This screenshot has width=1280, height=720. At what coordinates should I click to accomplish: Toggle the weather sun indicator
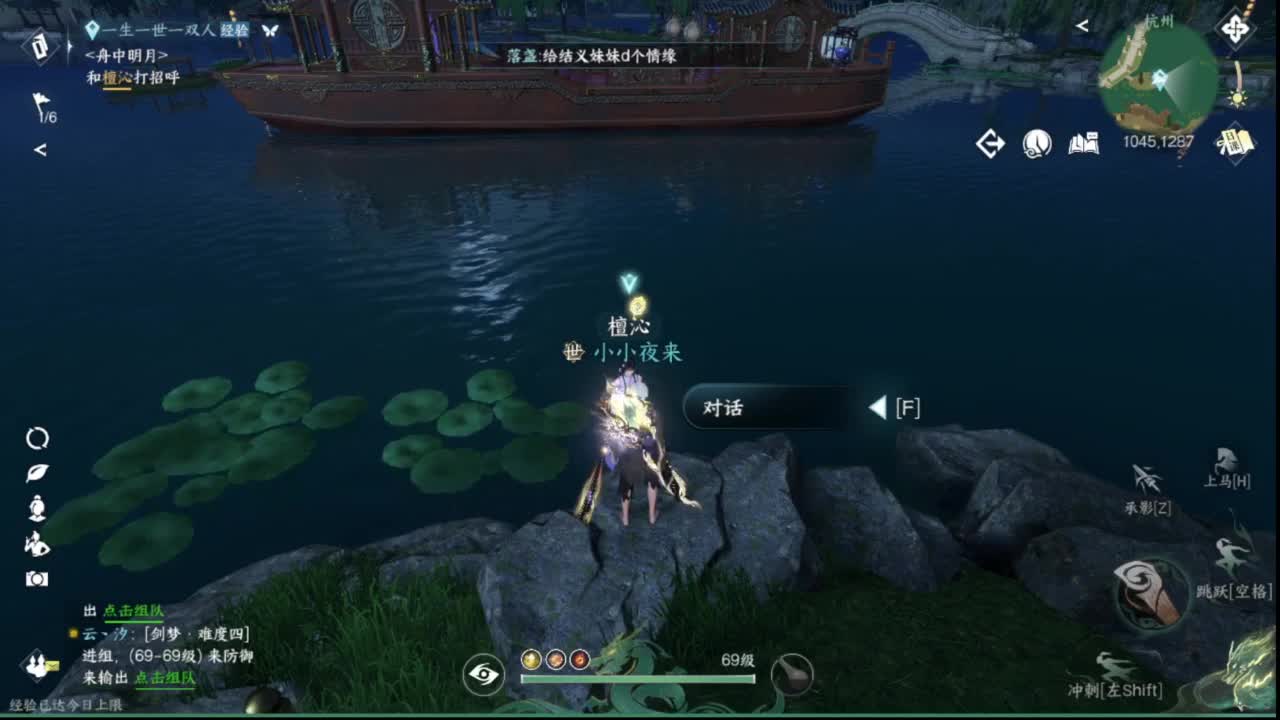(x=1237, y=98)
